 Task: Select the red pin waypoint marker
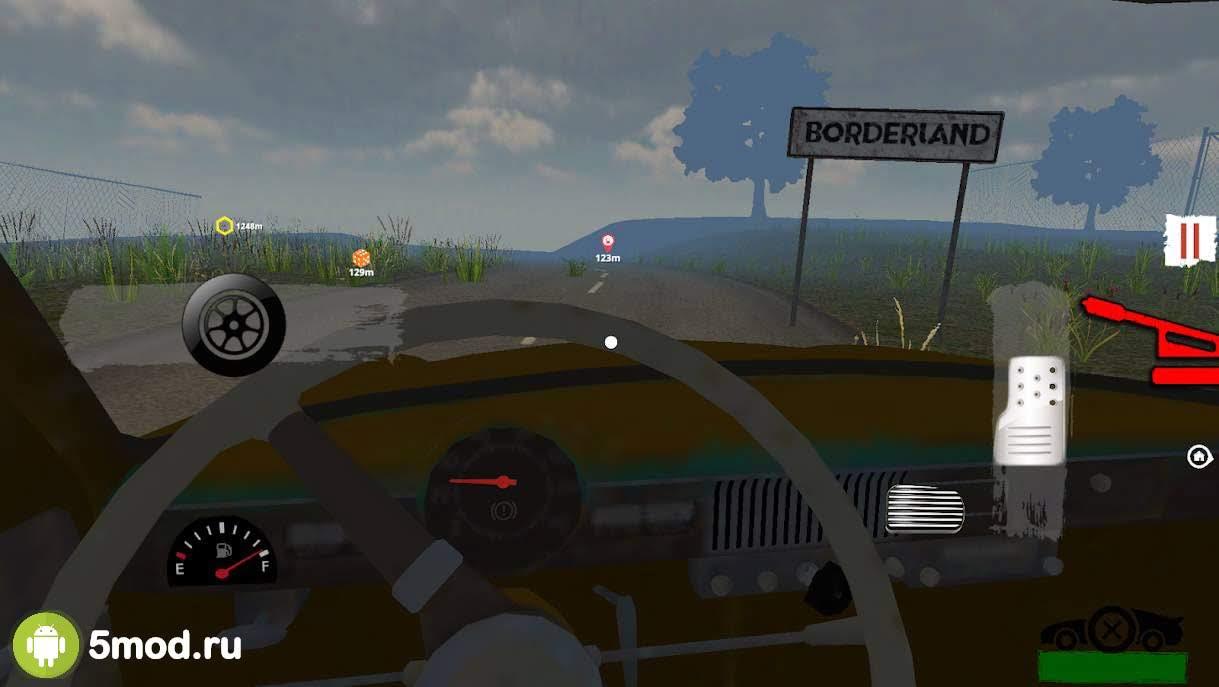tap(607, 242)
